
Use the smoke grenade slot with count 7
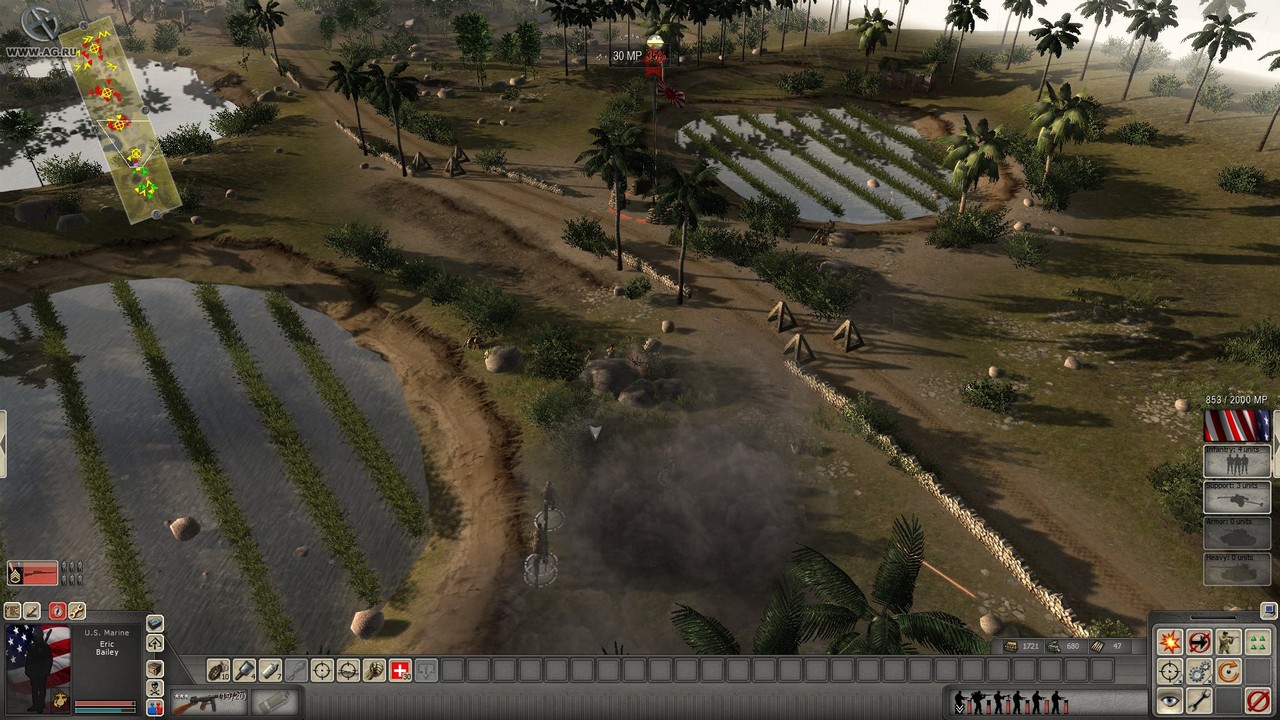[270, 670]
